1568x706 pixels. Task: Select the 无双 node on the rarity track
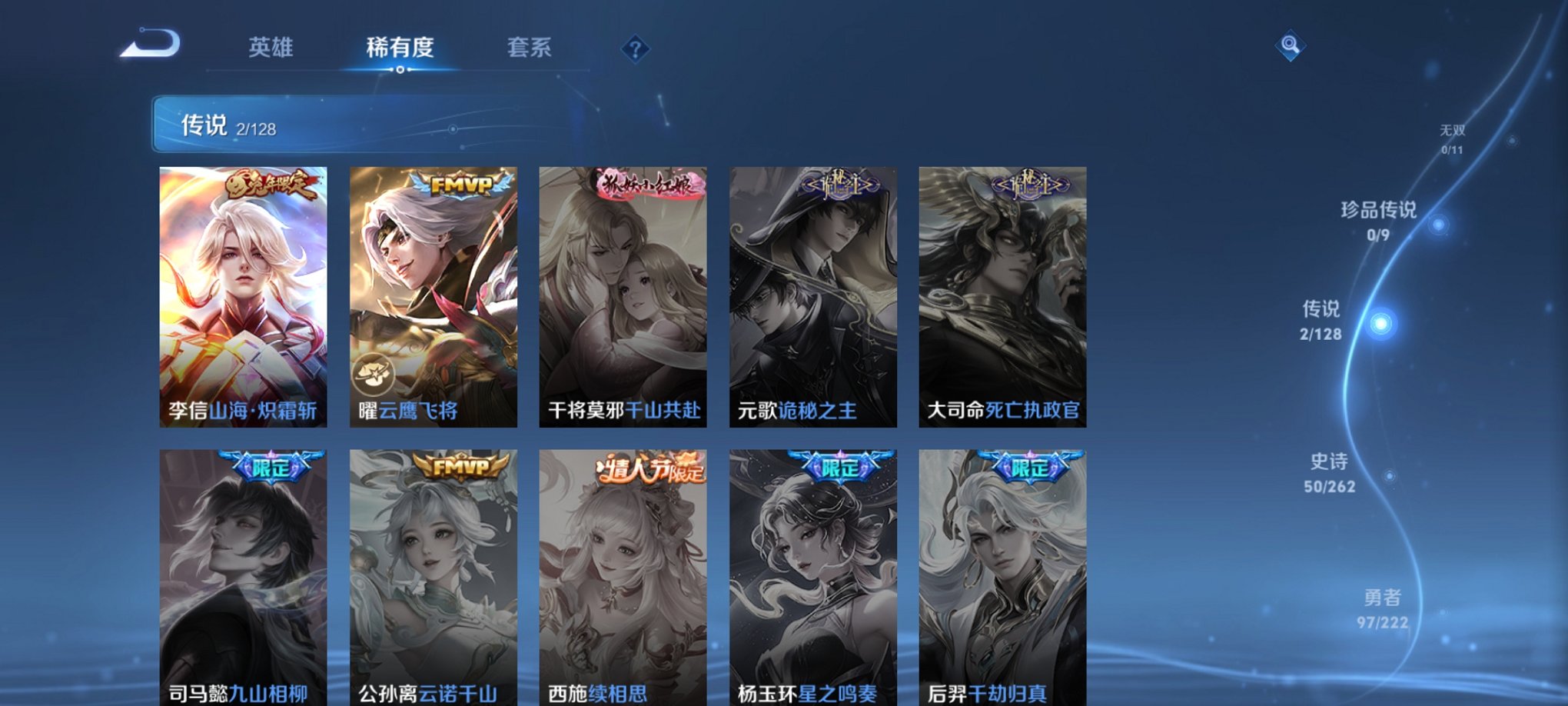tap(1457, 137)
